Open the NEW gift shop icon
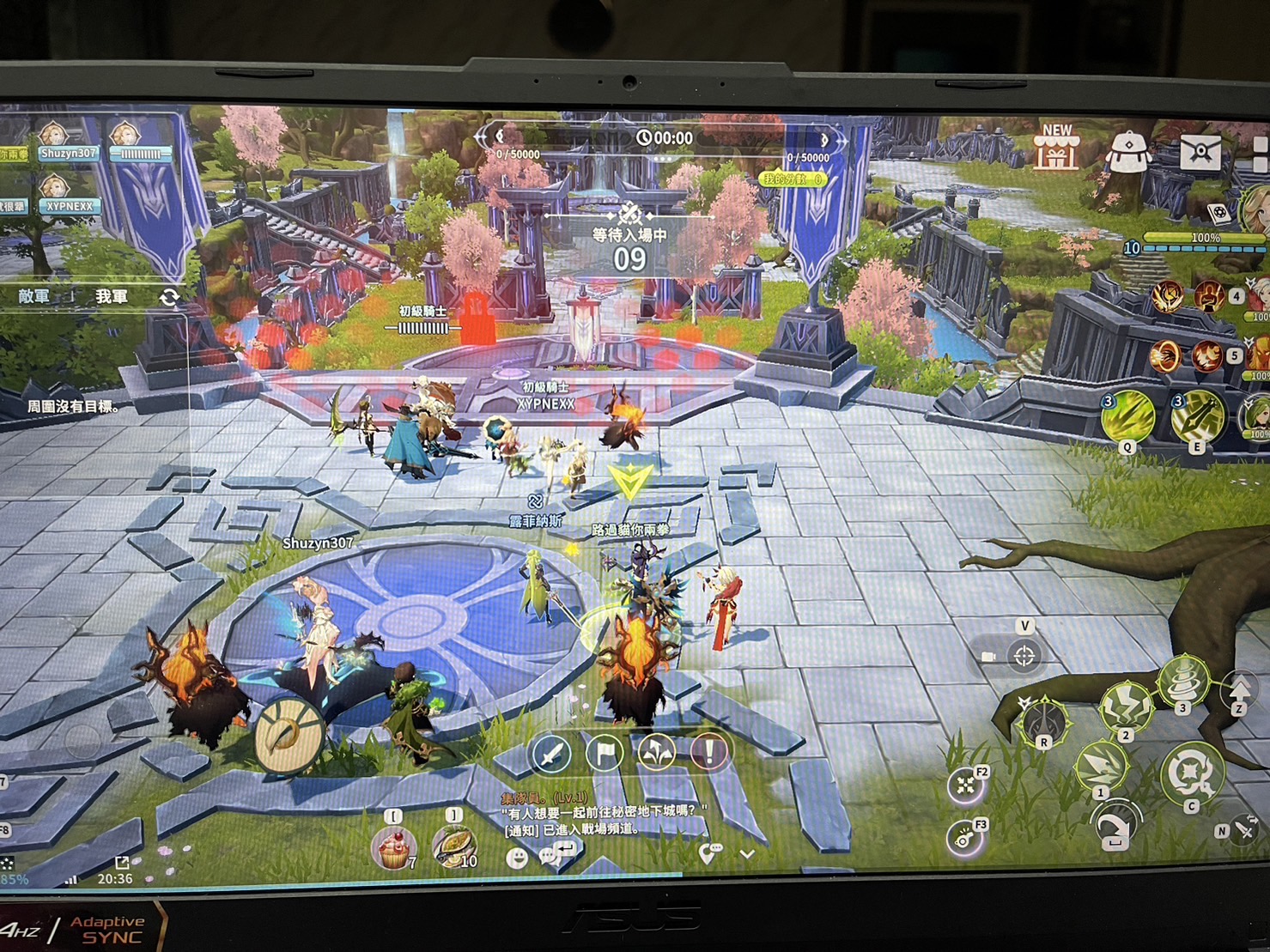 click(1055, 149)
